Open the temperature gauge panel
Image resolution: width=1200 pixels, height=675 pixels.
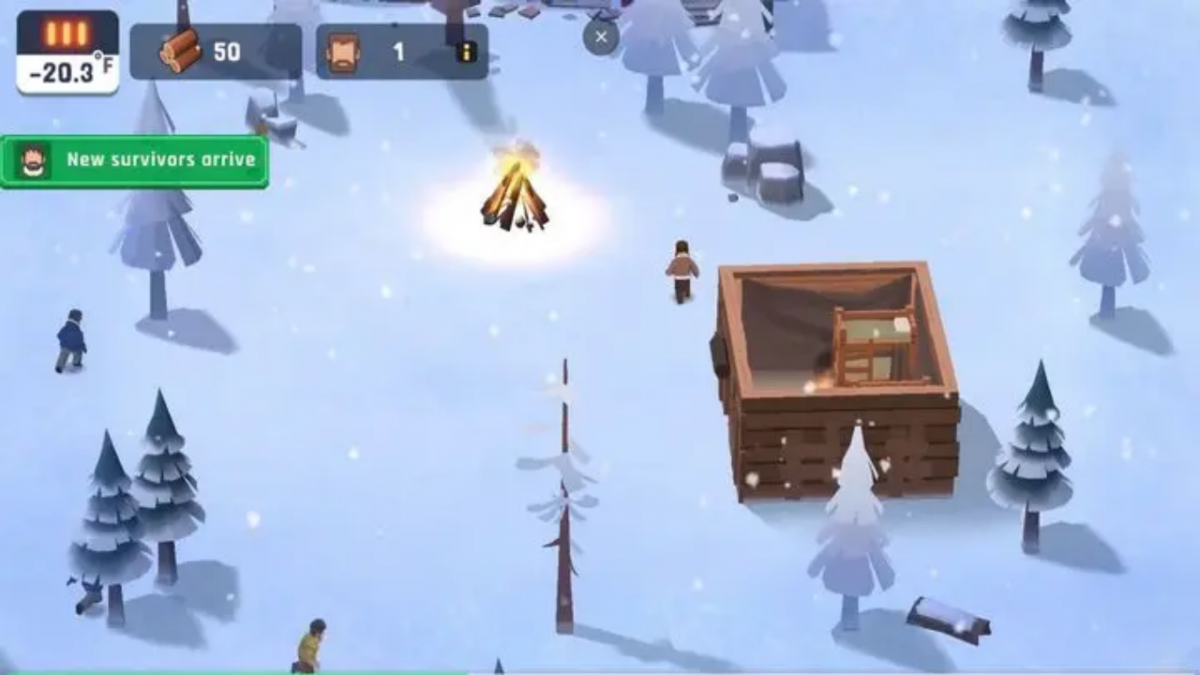[67, 53]
